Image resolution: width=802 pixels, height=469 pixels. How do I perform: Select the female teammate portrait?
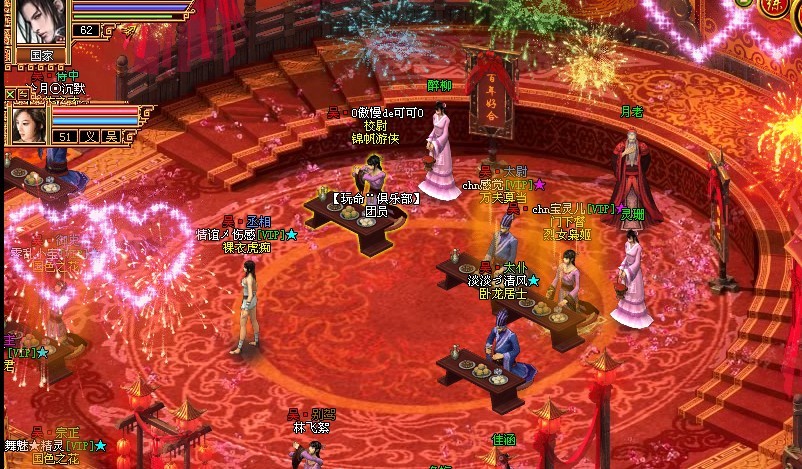click(29, 122)
